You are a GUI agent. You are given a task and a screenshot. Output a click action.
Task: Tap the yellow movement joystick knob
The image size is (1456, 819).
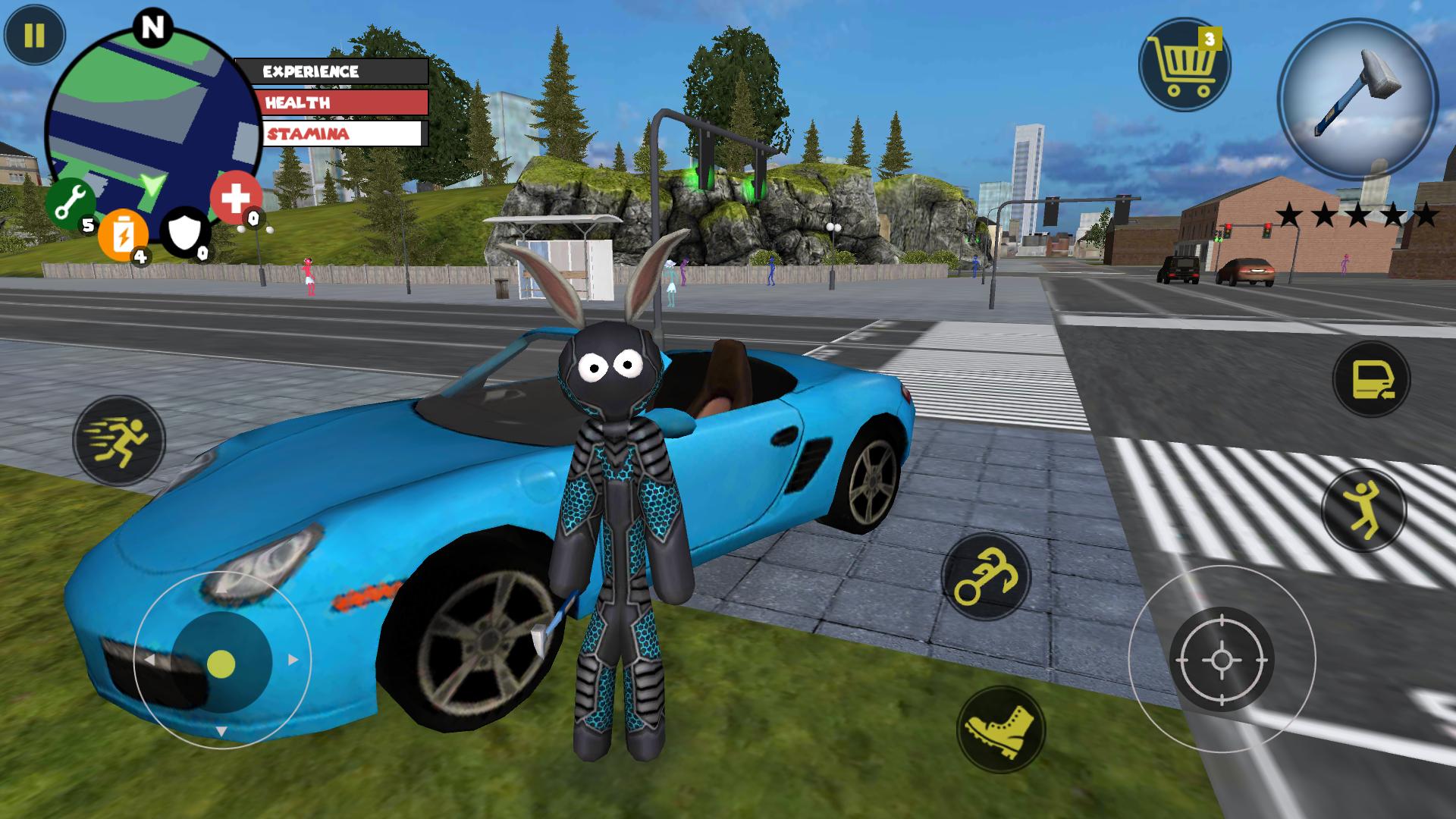coord(221,664)
